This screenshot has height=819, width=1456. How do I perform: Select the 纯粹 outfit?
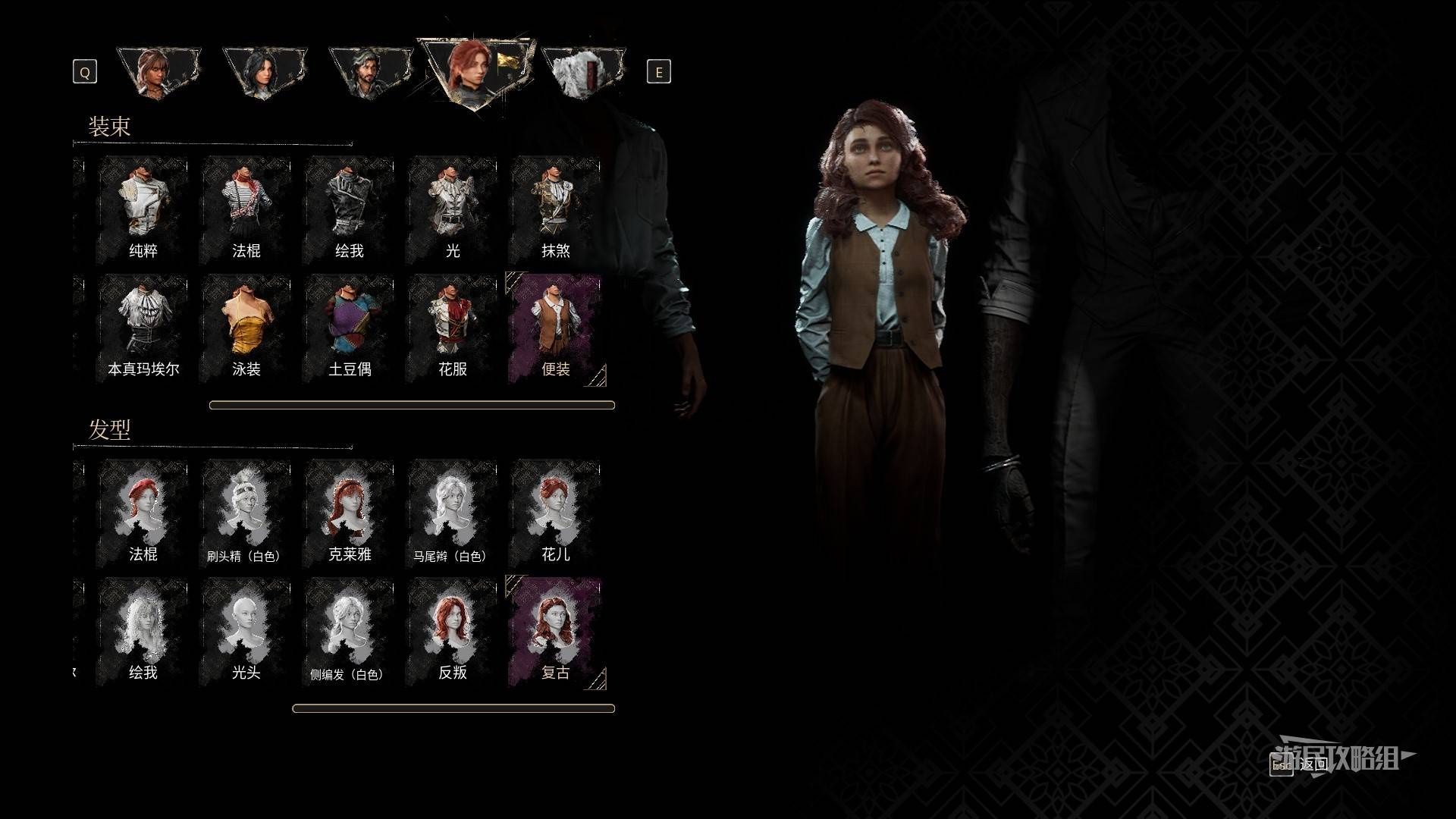[143, 210]
